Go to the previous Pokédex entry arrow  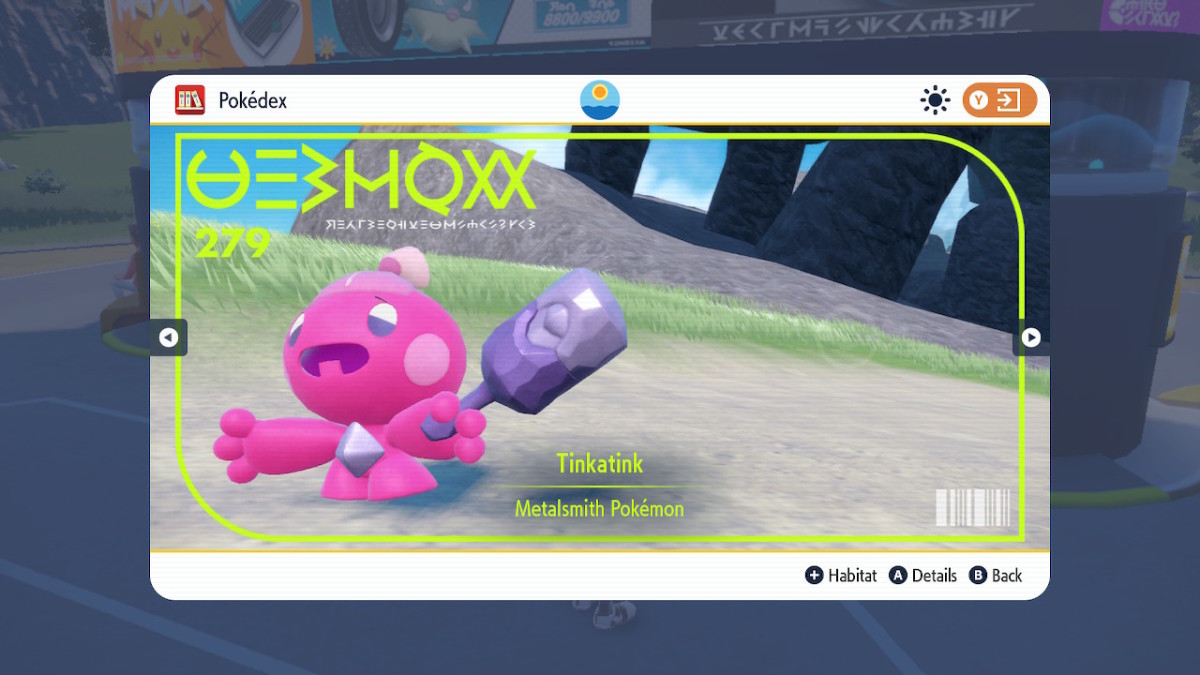click(168, 338)
